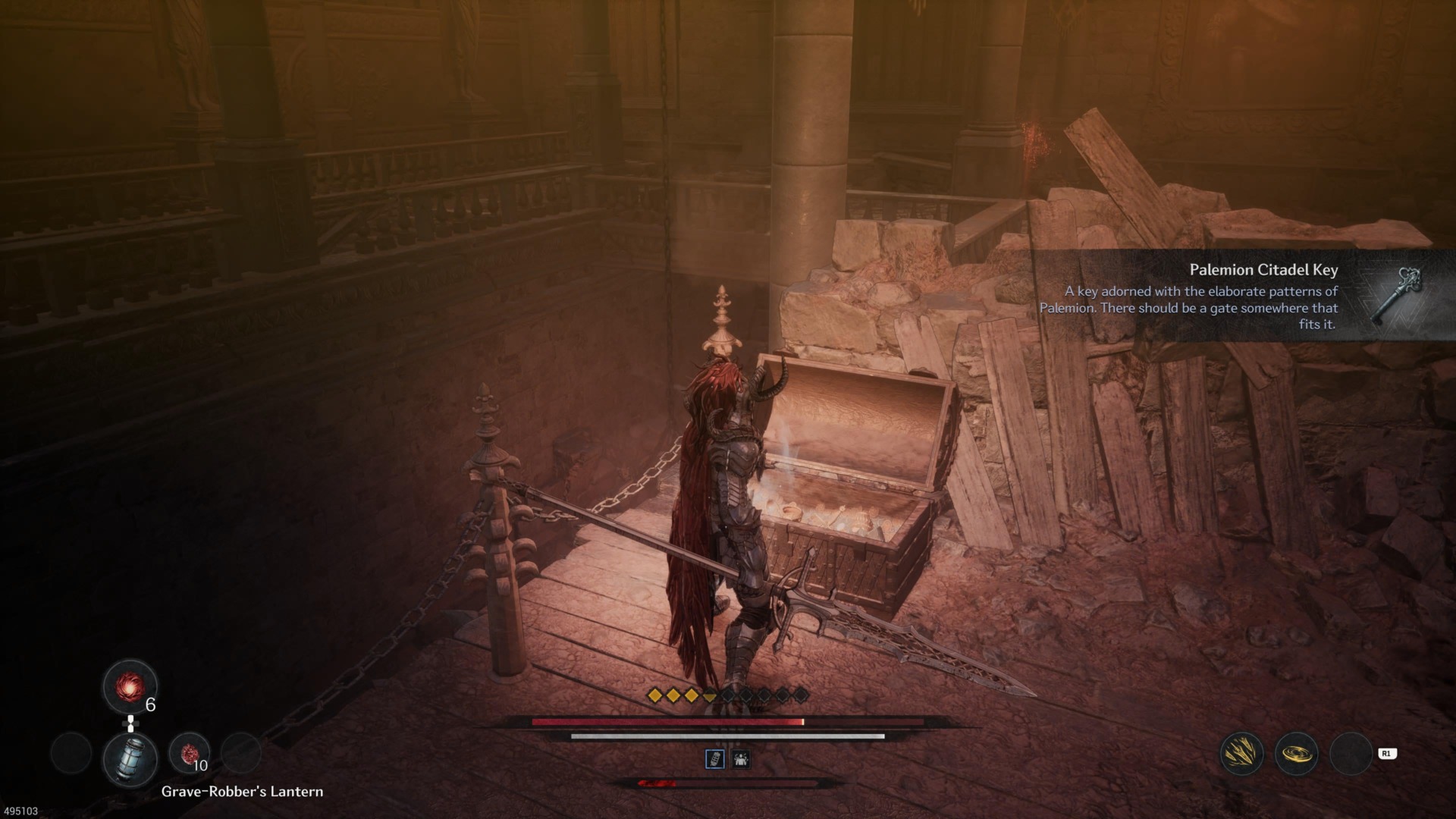1456x819 pixels.
Task: Select the armor buff status icon
Action: point(742,761)
